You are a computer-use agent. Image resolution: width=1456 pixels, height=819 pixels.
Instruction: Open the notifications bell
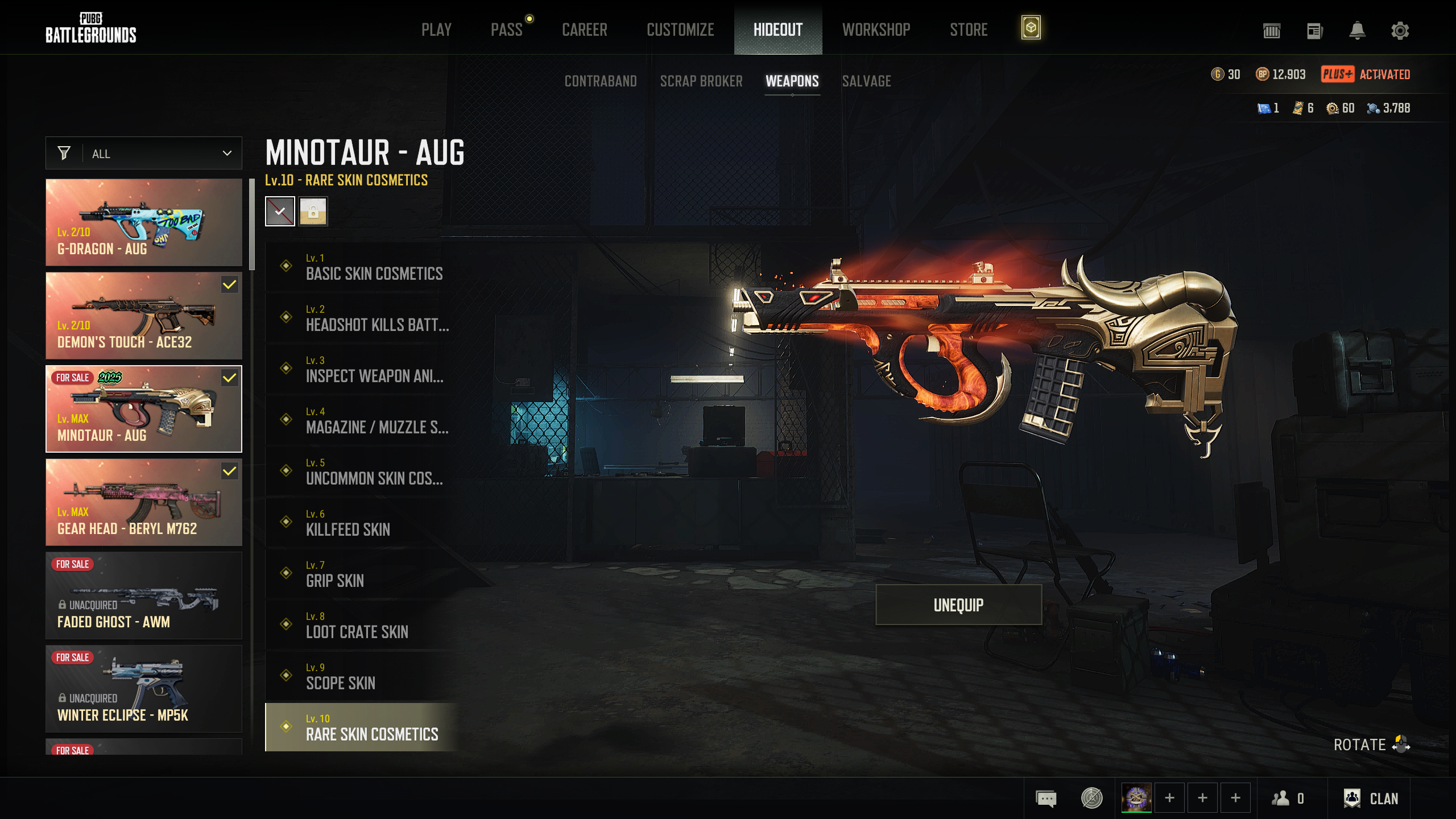1357,30
